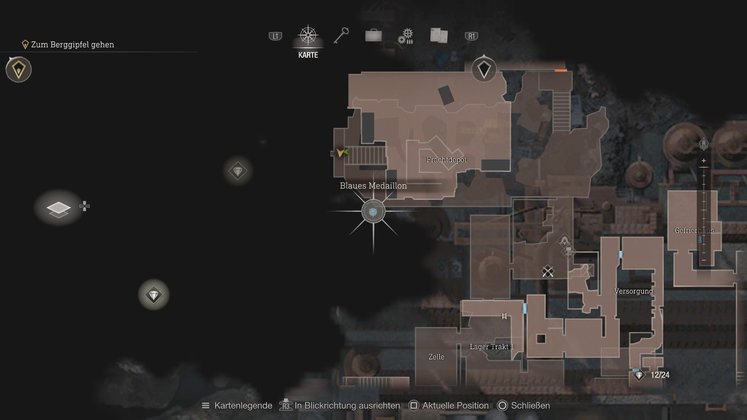747x420 pixels.
Task: Click the objective marker beside the mission text
Action: point(17,69)
